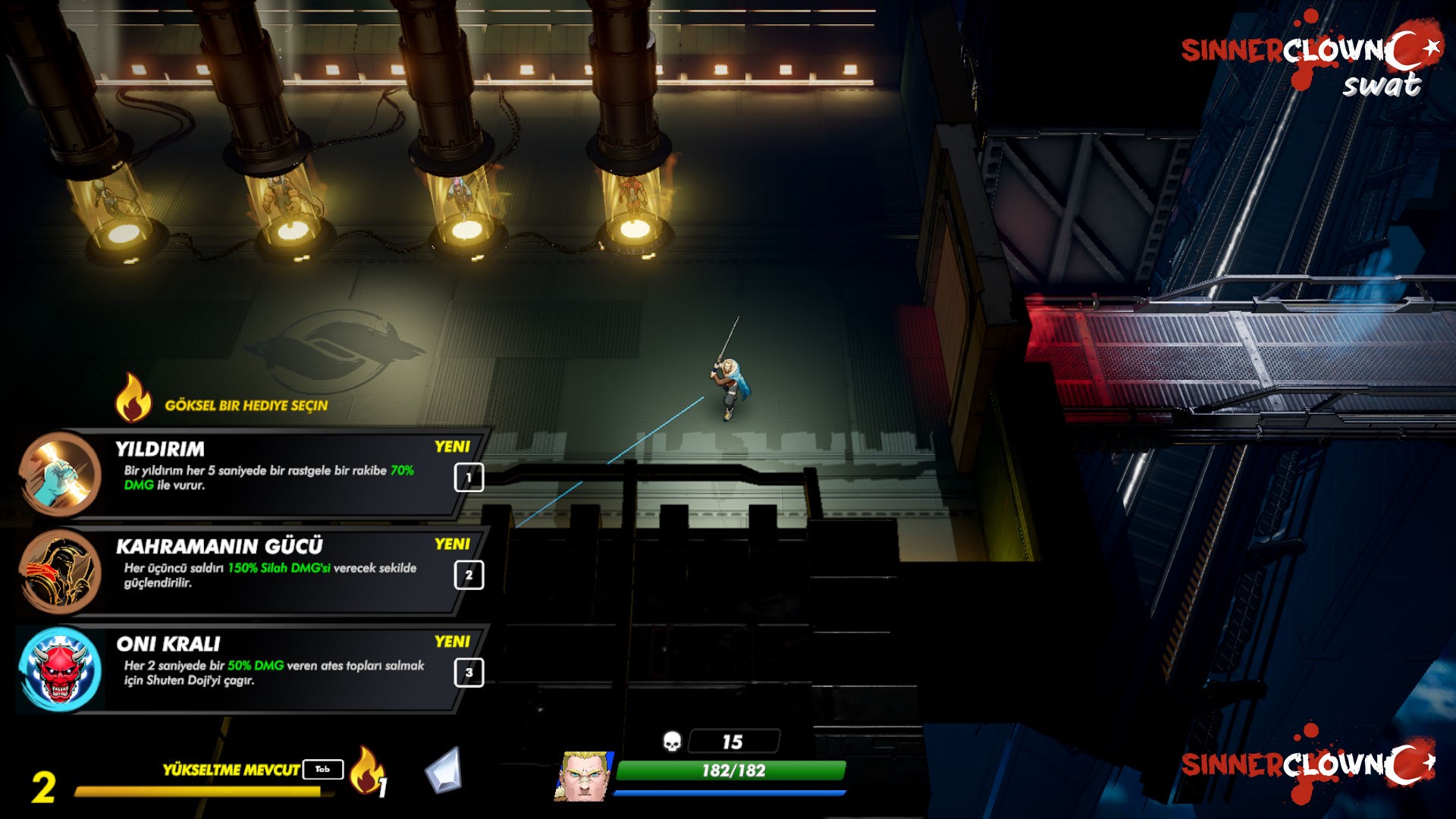The width and height of the screenshot is (1456, 819).
Task: Select the Kahramanın Gücü upgrade card
Action: pos(250,571)
